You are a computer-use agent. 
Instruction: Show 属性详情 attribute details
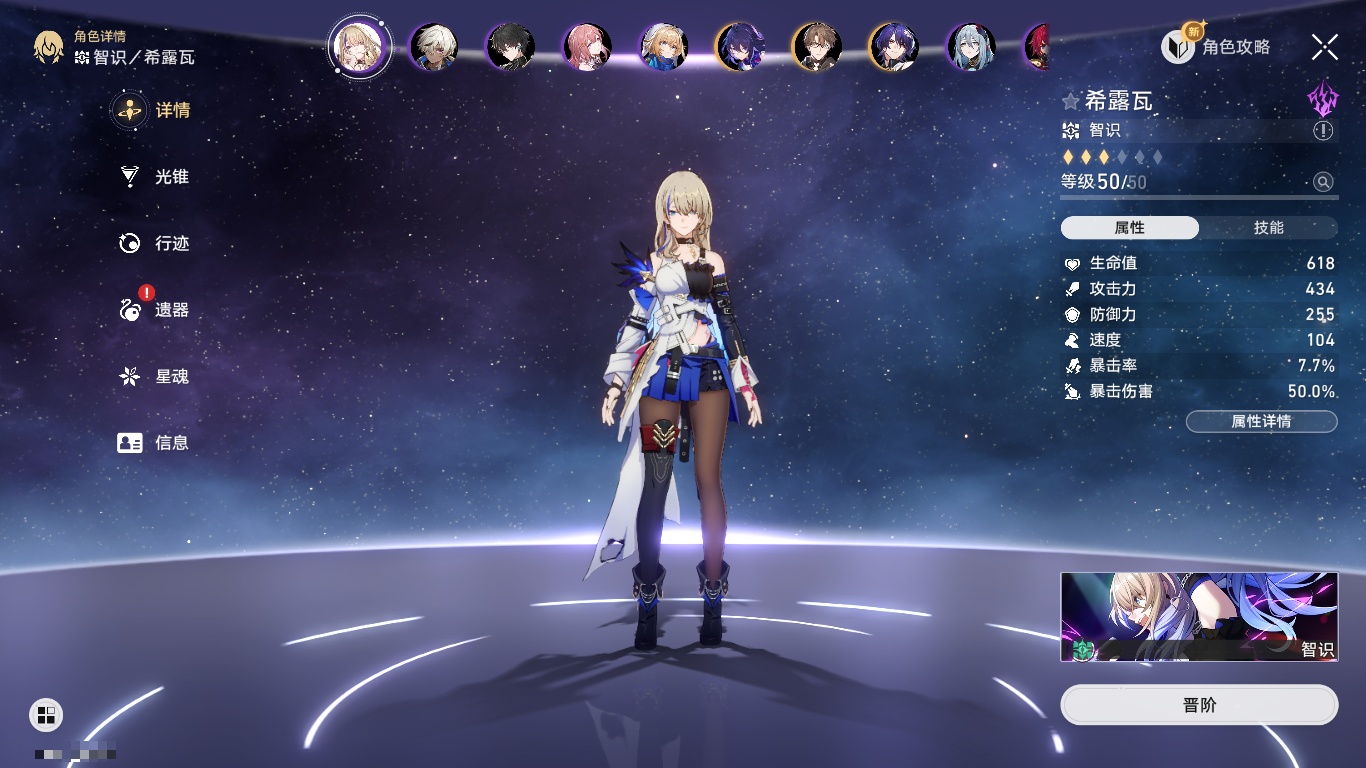click(x=1261, y=422)
